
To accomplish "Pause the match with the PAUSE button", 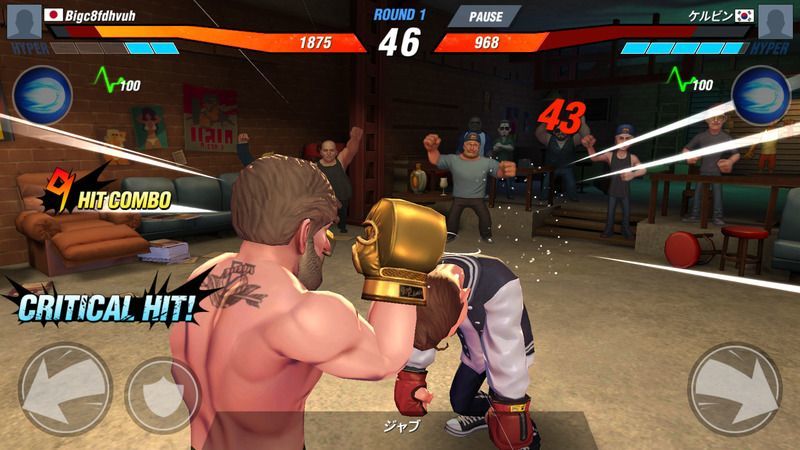I will pyautogui.click(x=484, y=16).
